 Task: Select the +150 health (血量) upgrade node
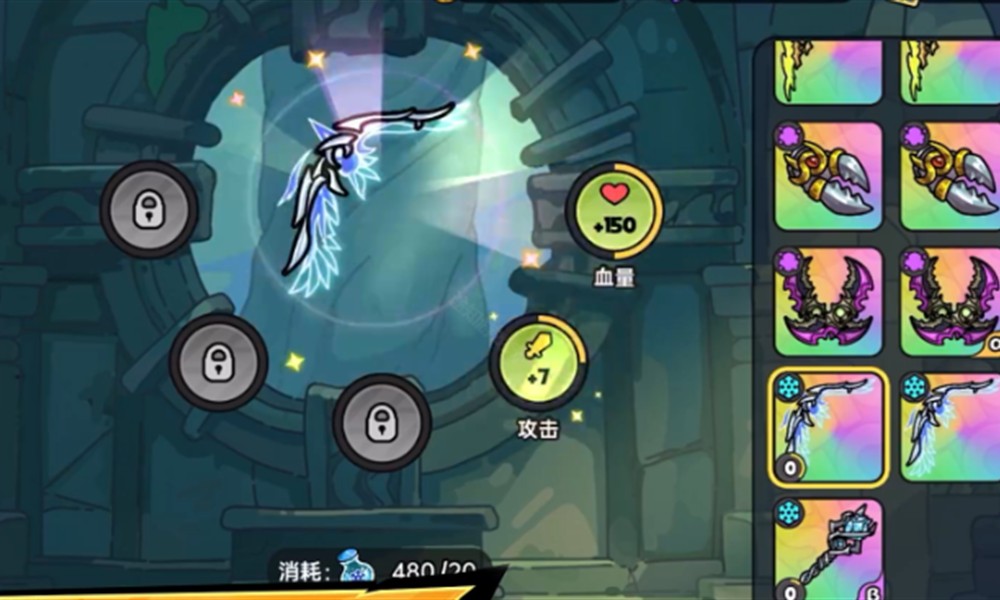pos(614,211)
